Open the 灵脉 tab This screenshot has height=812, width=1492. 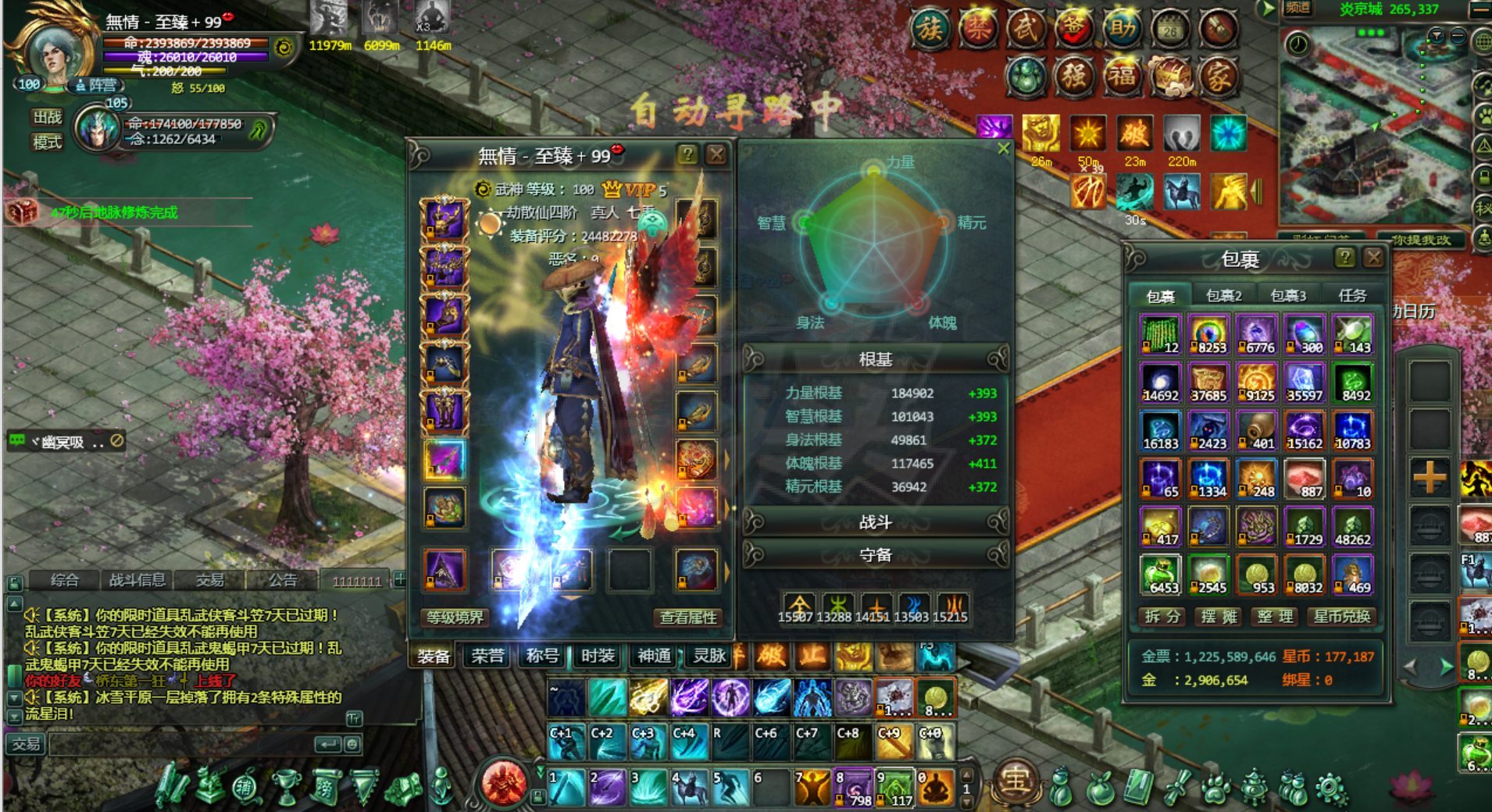[x=709, y=656]
